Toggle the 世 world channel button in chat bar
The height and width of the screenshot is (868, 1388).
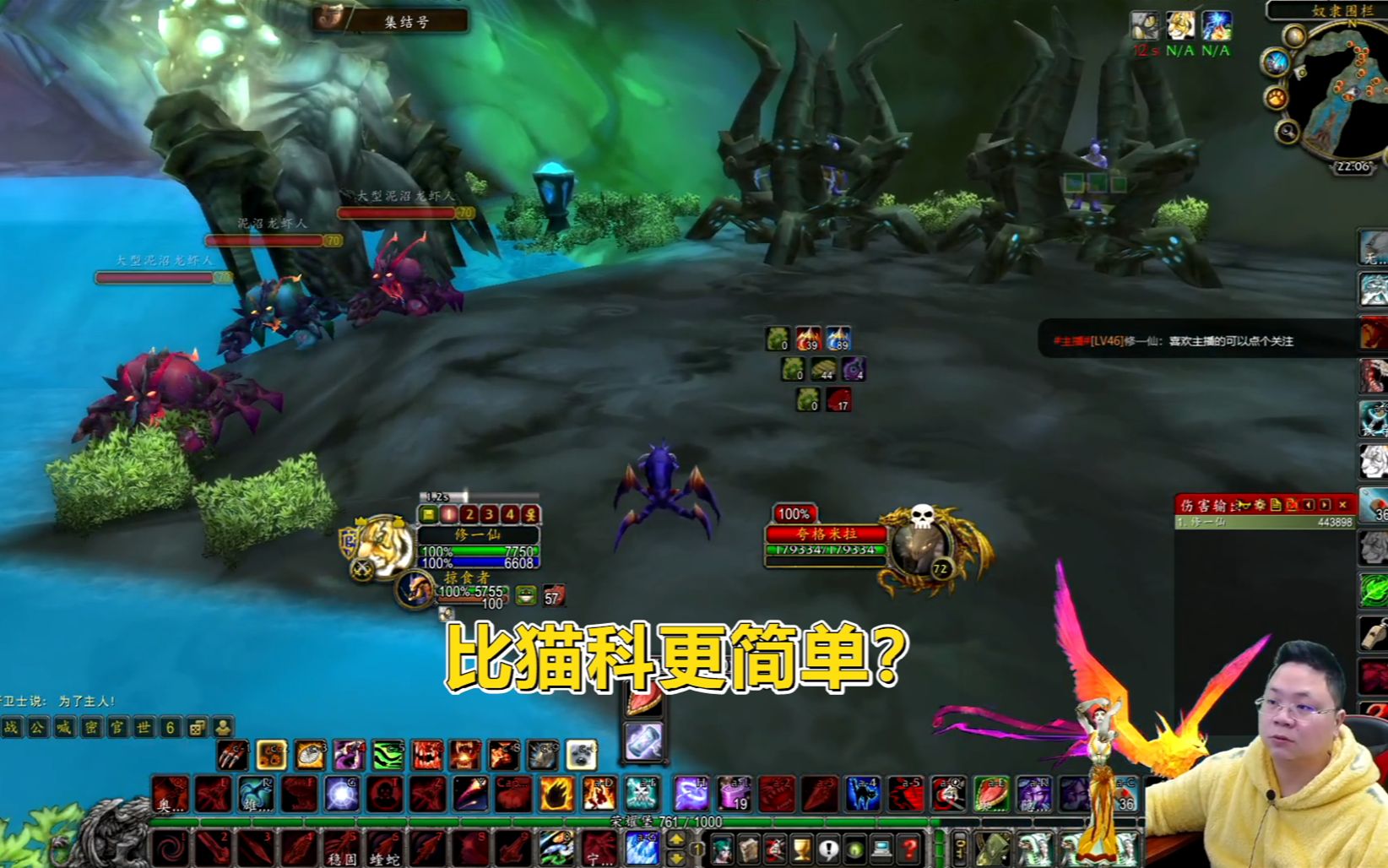pyautogui.click(x=144, y=727)
